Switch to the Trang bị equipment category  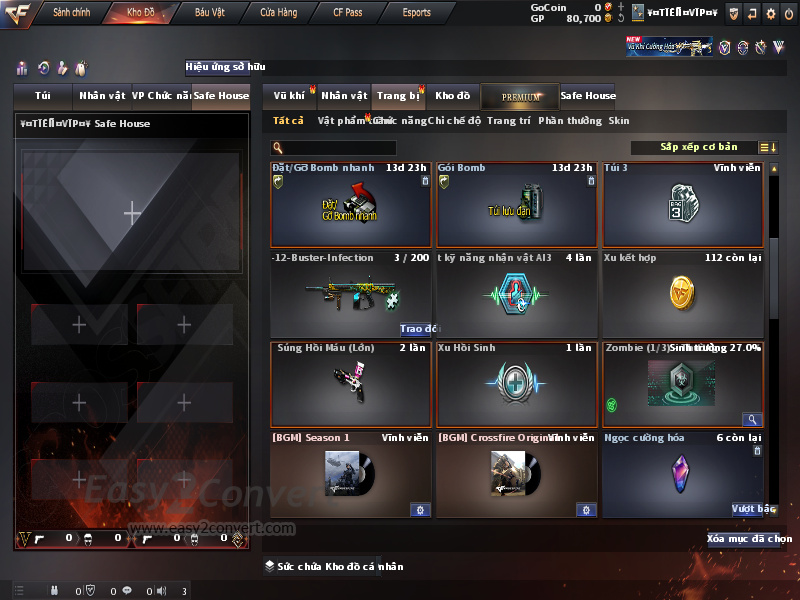click(398, 96)
